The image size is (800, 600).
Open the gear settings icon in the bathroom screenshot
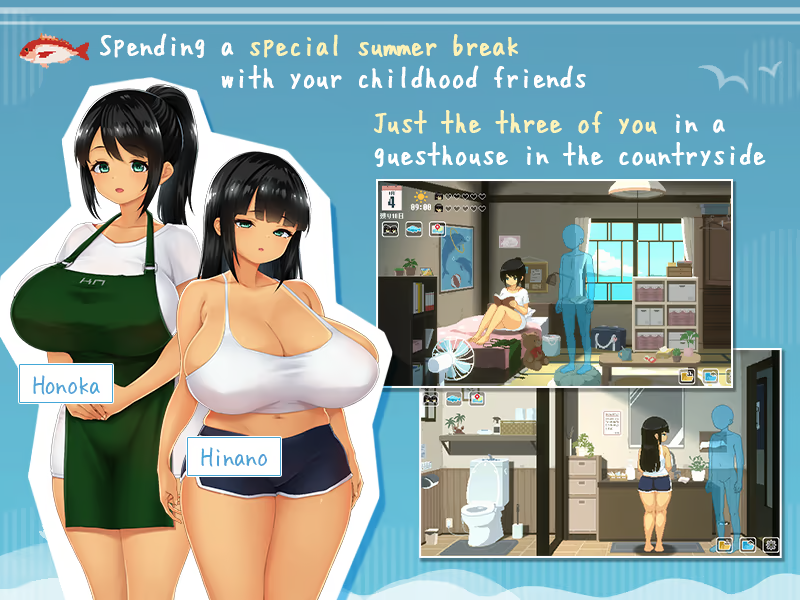coord(769,545)
